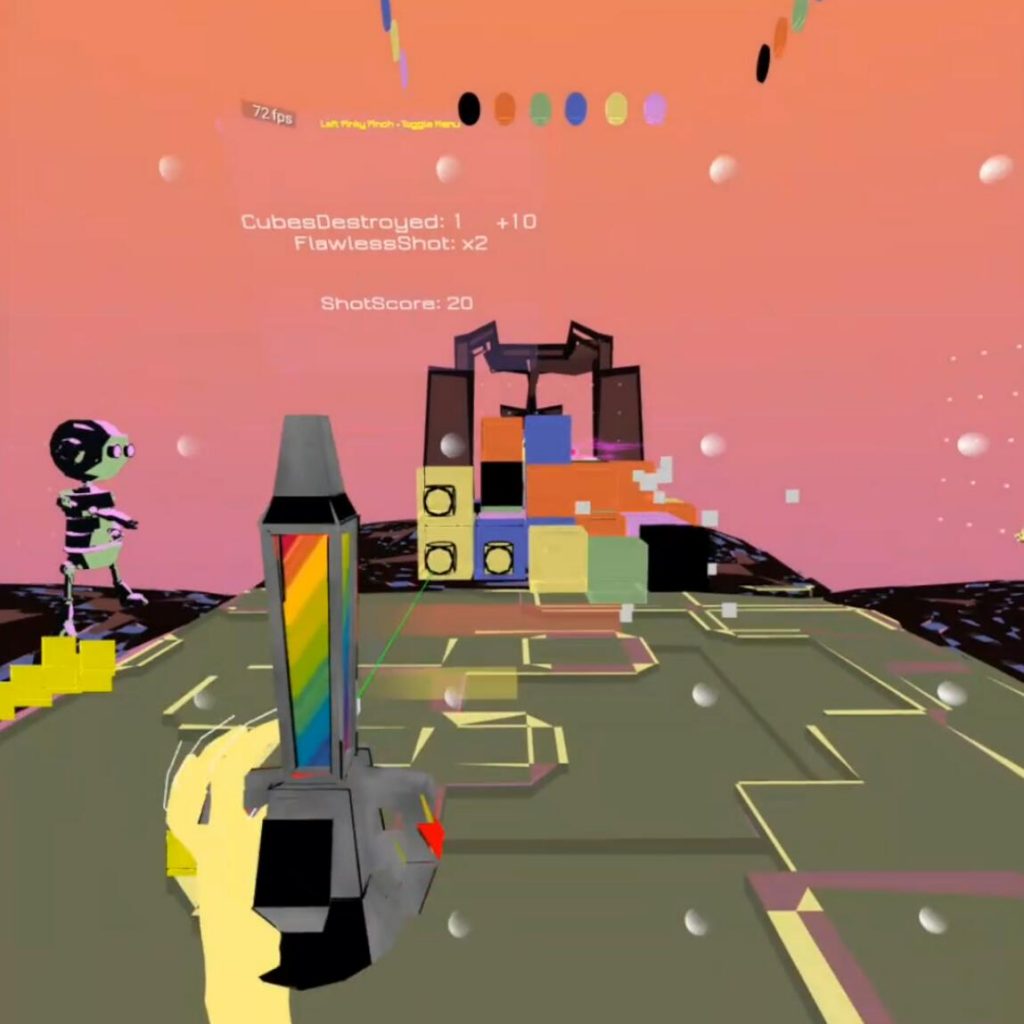The width and height of the screenshot is (1024, 1024).
Task: Choose the purple color oval
Action: point(654,108)
